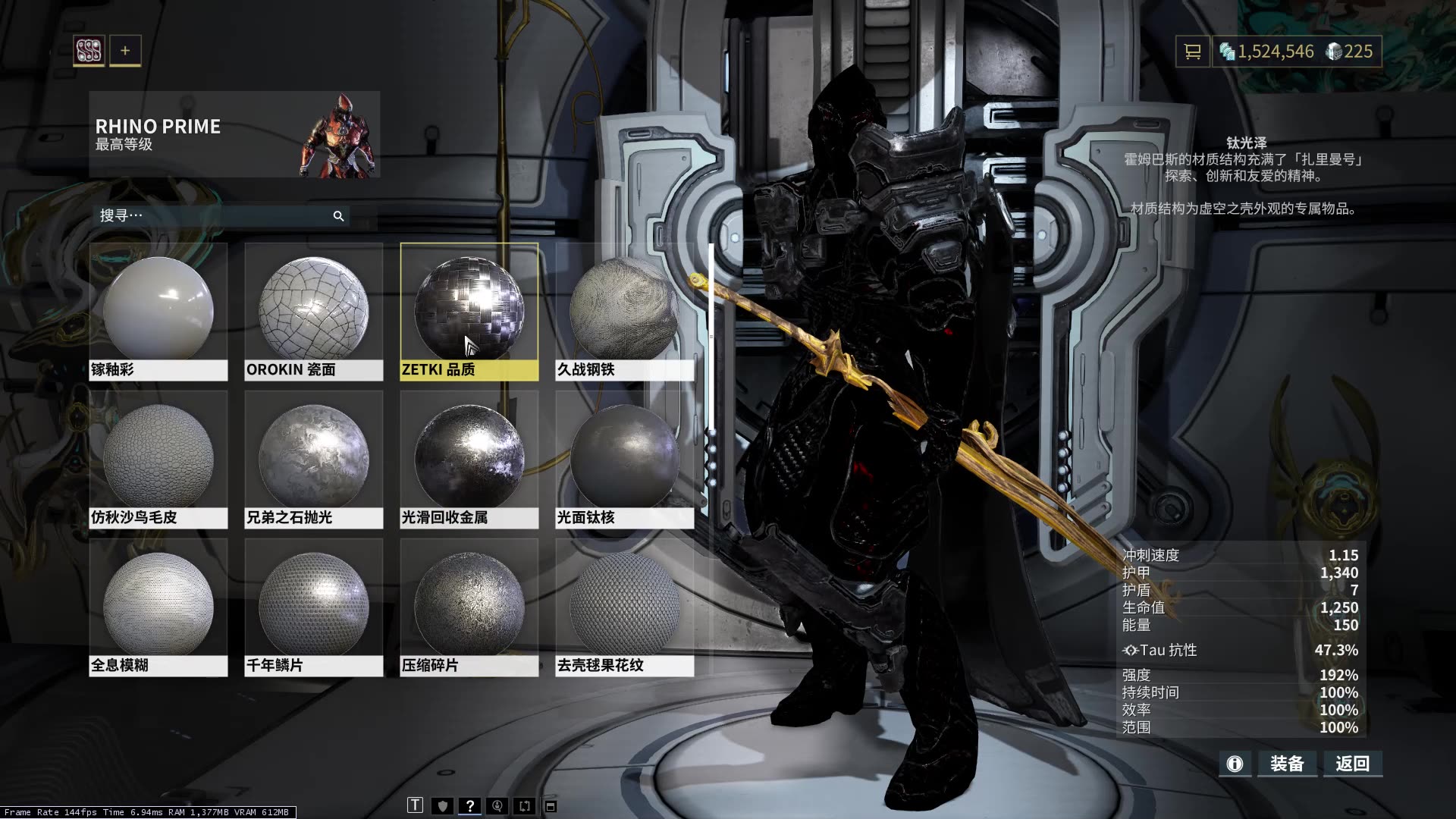This screenshot has width=1456, height=819.
Task: Choose the 光面钛核 material
Action: tap(624, 457)
